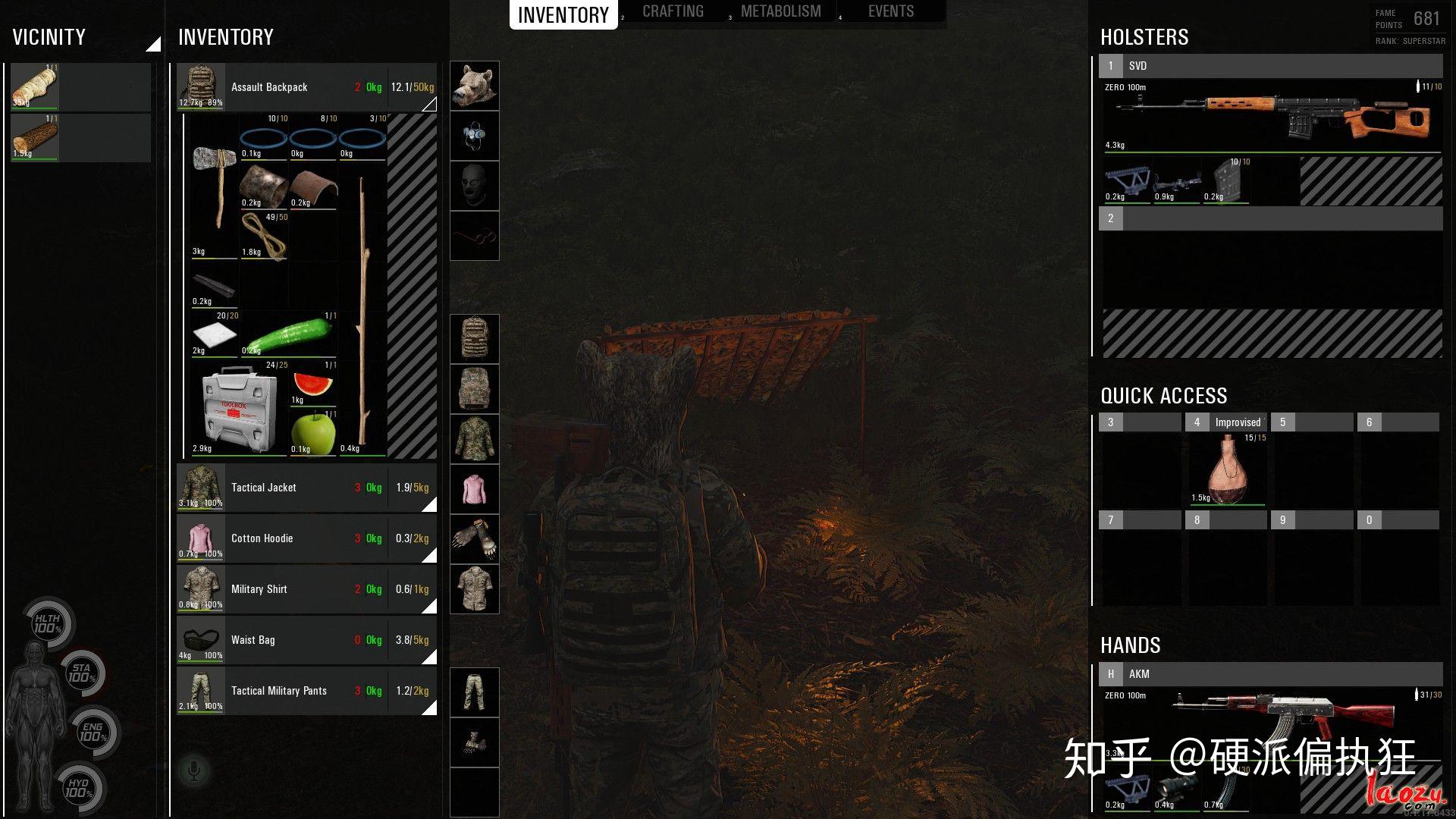Image resolution: width=1456 pixels, height=819 pixels.
Task: Show the Events tab
Action: pos(890,12)
